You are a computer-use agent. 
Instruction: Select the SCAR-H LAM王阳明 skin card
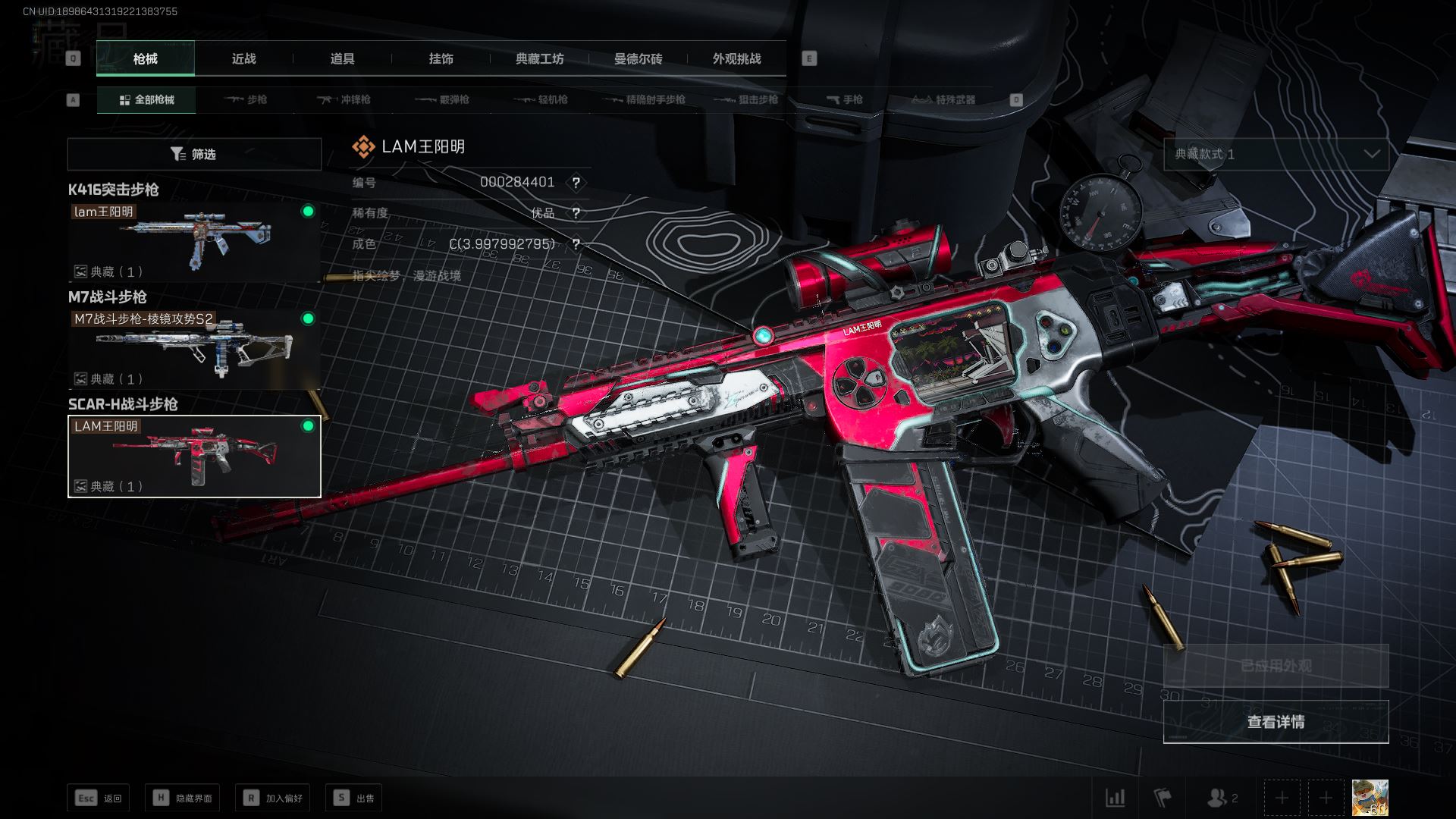coord(194,457)
